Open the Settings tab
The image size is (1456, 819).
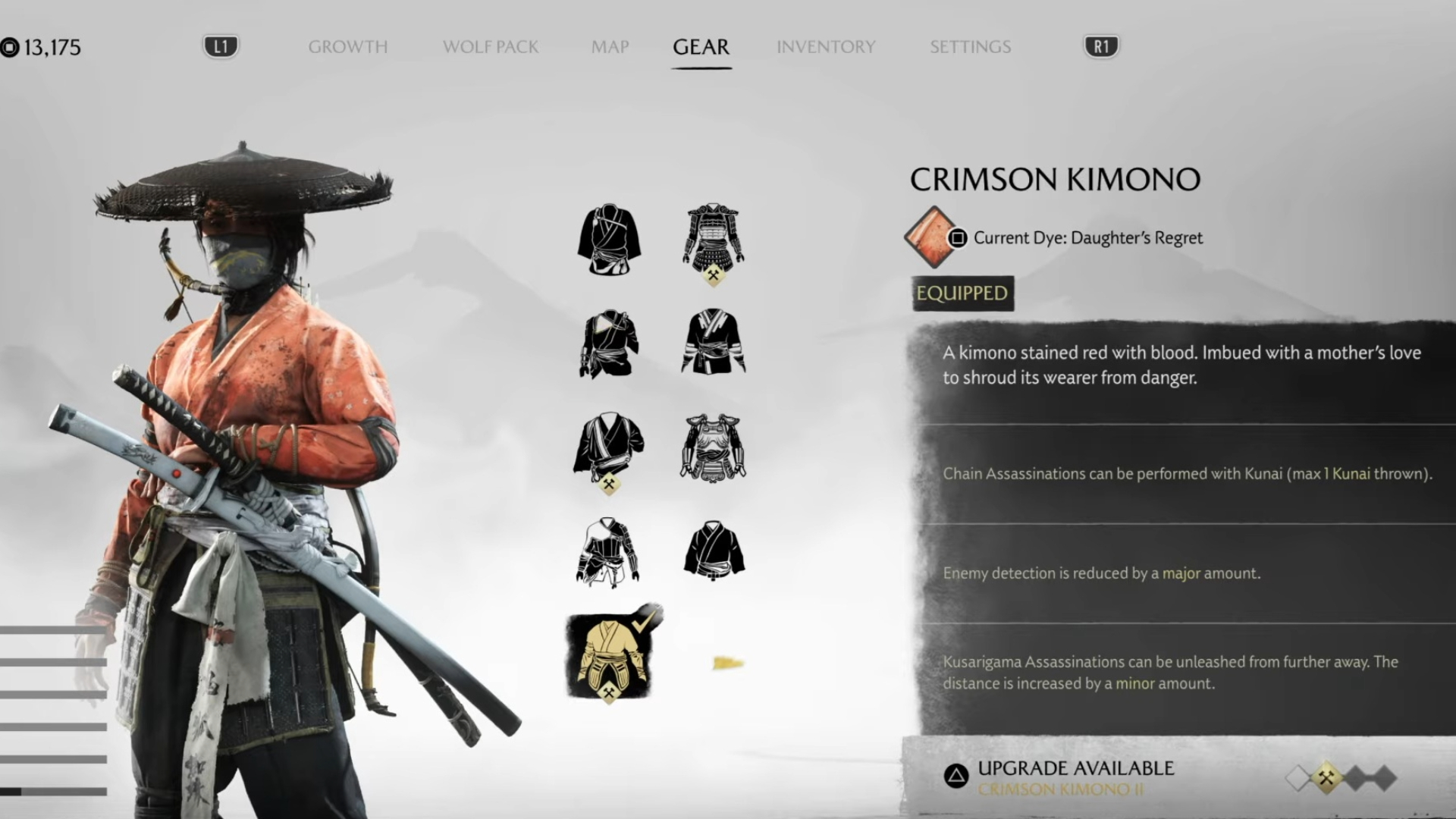tap(970, 47)
